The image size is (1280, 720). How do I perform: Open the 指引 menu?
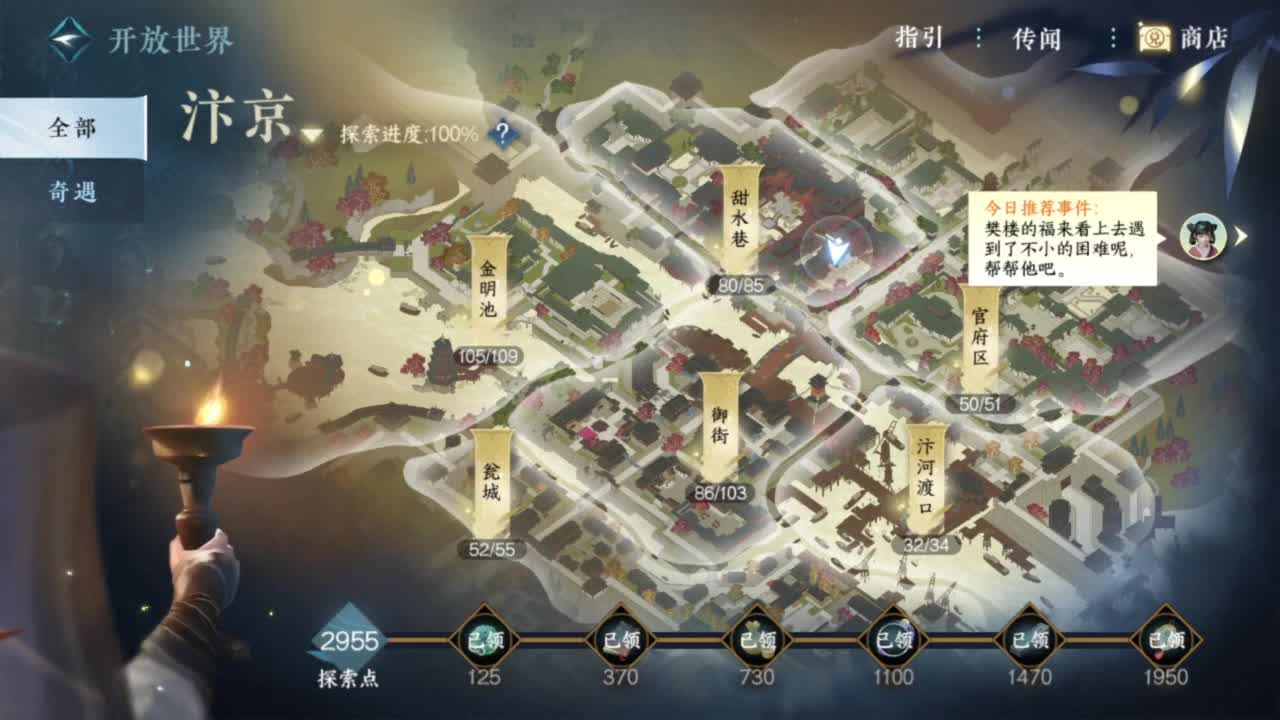click(918, 37)
